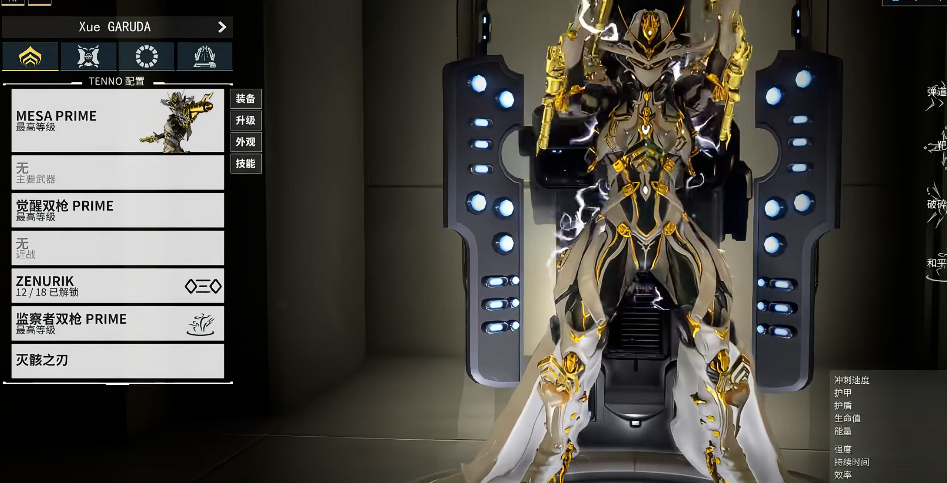Open the Xue GARUDA loadout selector
Screen dimensions: 947x483
click(x=117, y=27)
